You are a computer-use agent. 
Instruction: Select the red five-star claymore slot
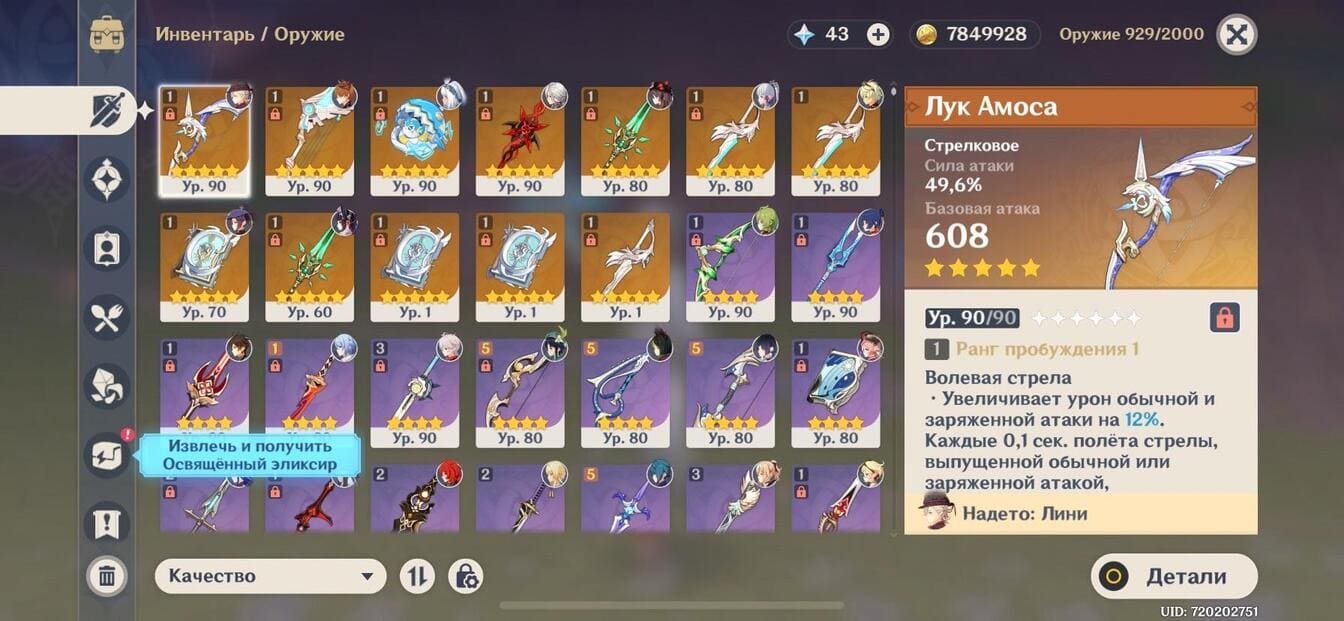coord(519,140)
